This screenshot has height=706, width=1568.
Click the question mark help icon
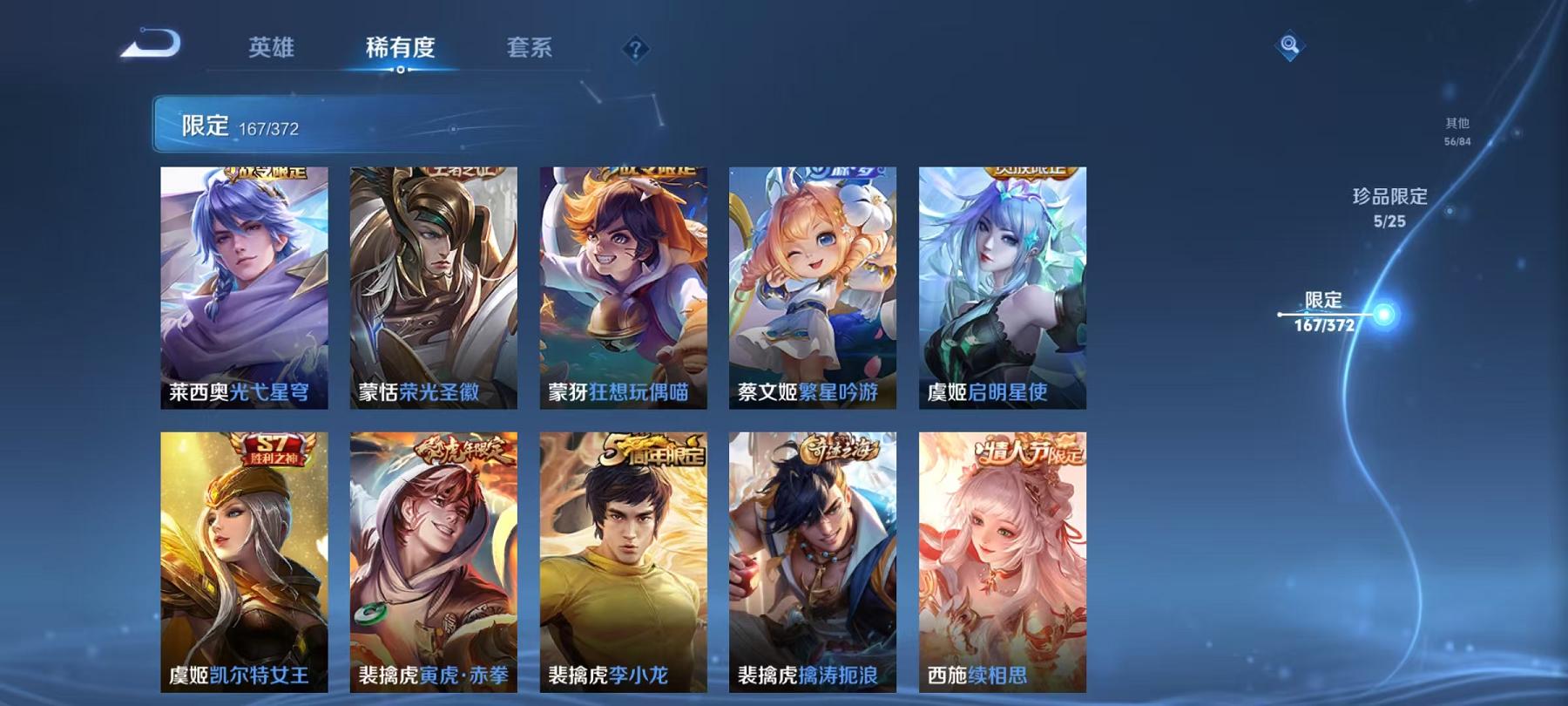[637, 48]
